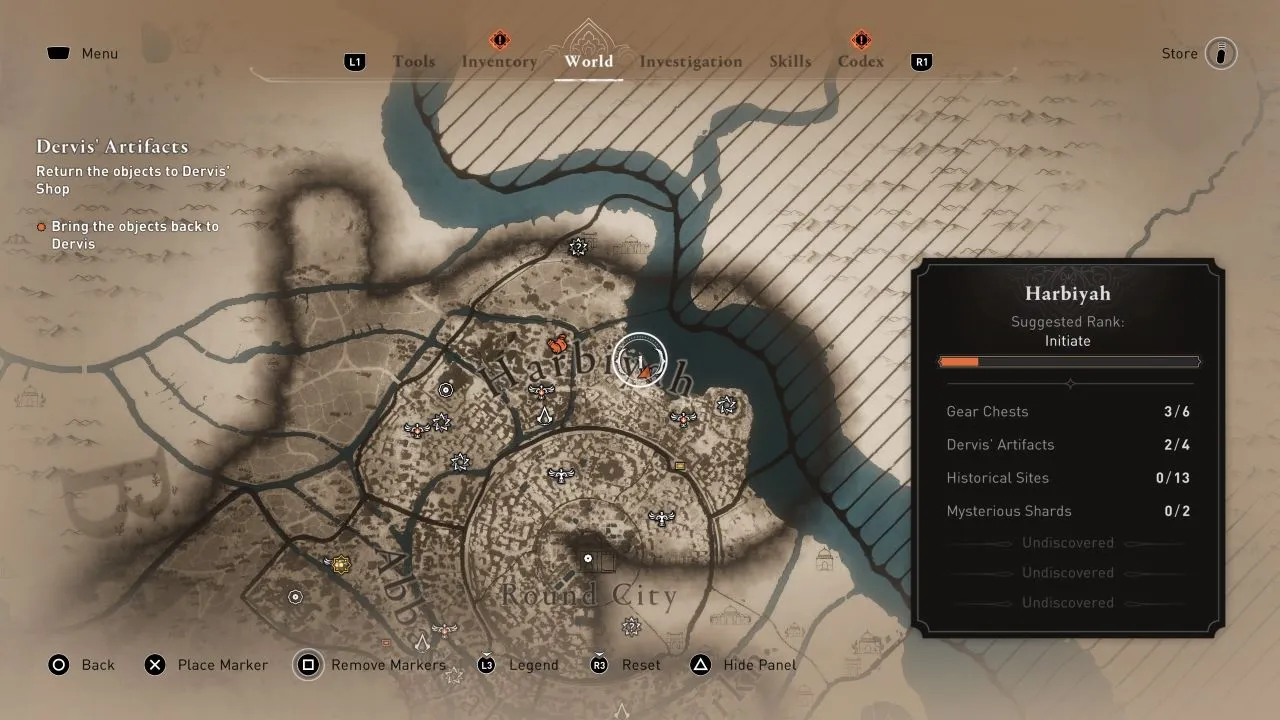Image resolution: width=1280 pixels, height=720 pixels.
Task: Click Place Marker at the bottom bar
Action: 207,665
